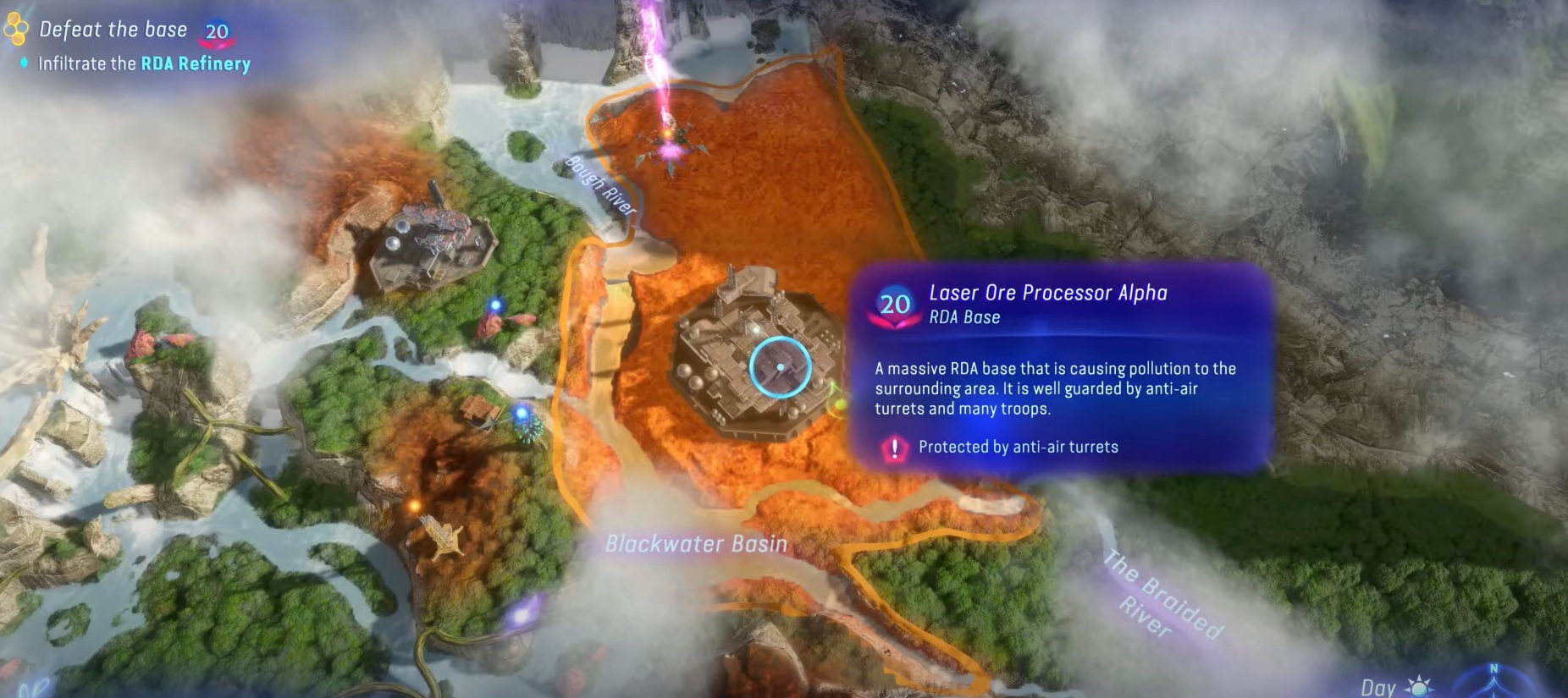Click the Blackwater Basin region label
The width and height of the screenshot is (1568, 698).
click(x=695, y=546)
